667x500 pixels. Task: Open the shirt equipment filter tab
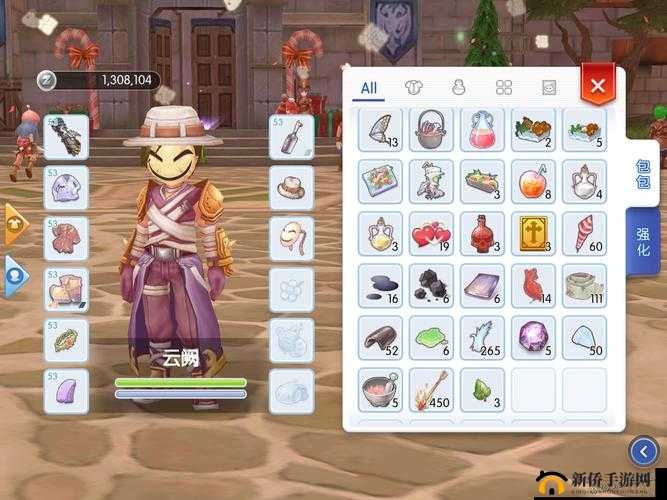click(x=414, y=87)
